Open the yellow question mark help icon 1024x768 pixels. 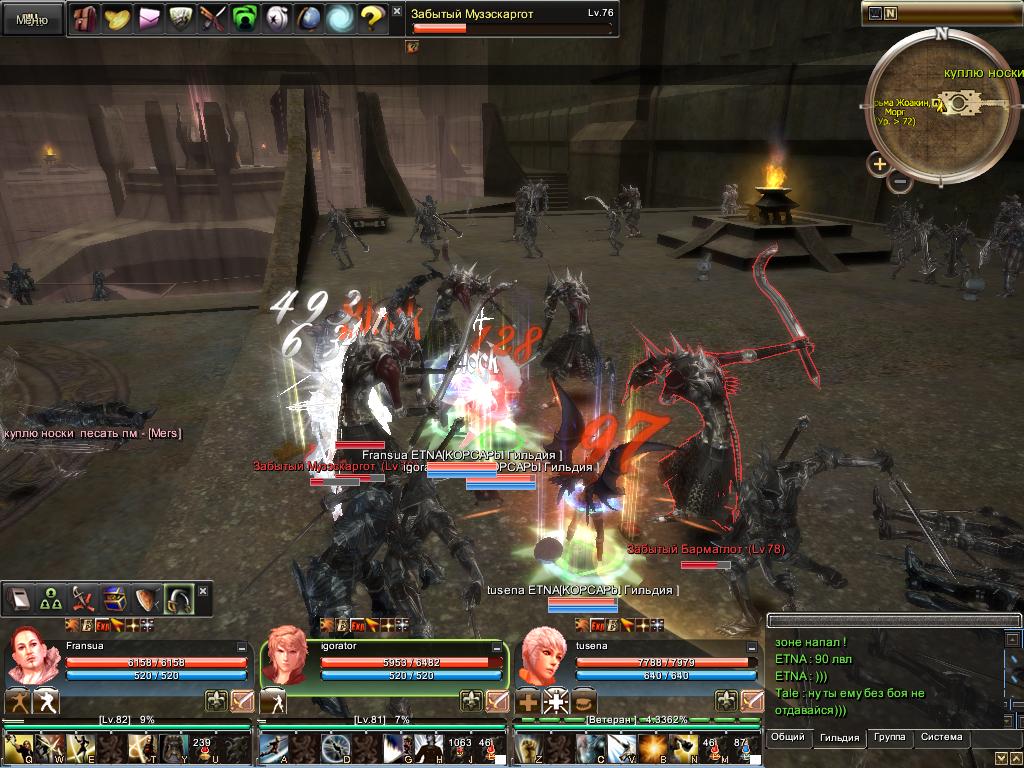(371, 17)
